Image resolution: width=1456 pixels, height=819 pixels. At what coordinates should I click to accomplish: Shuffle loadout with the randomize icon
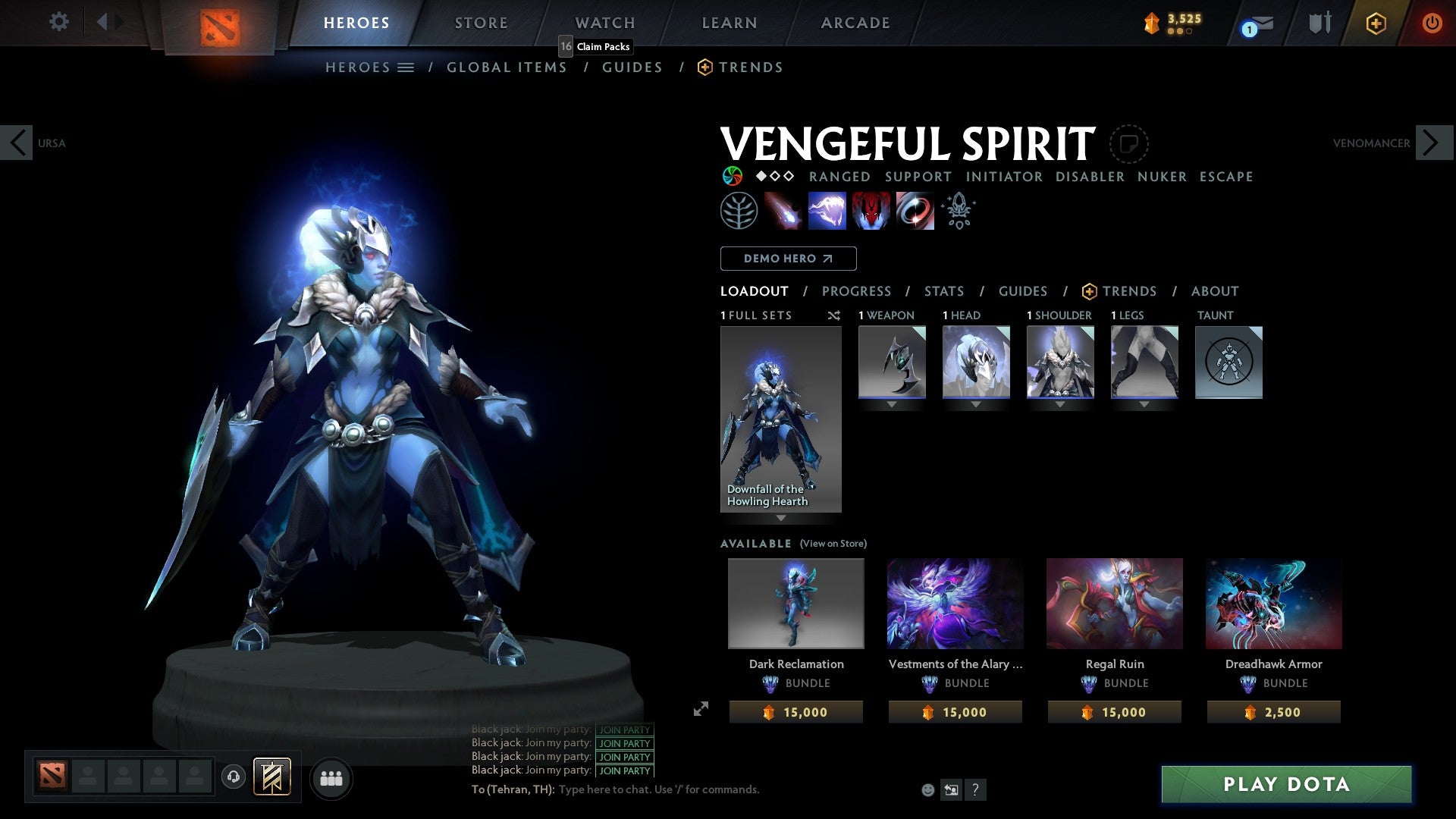click(833, 315)
